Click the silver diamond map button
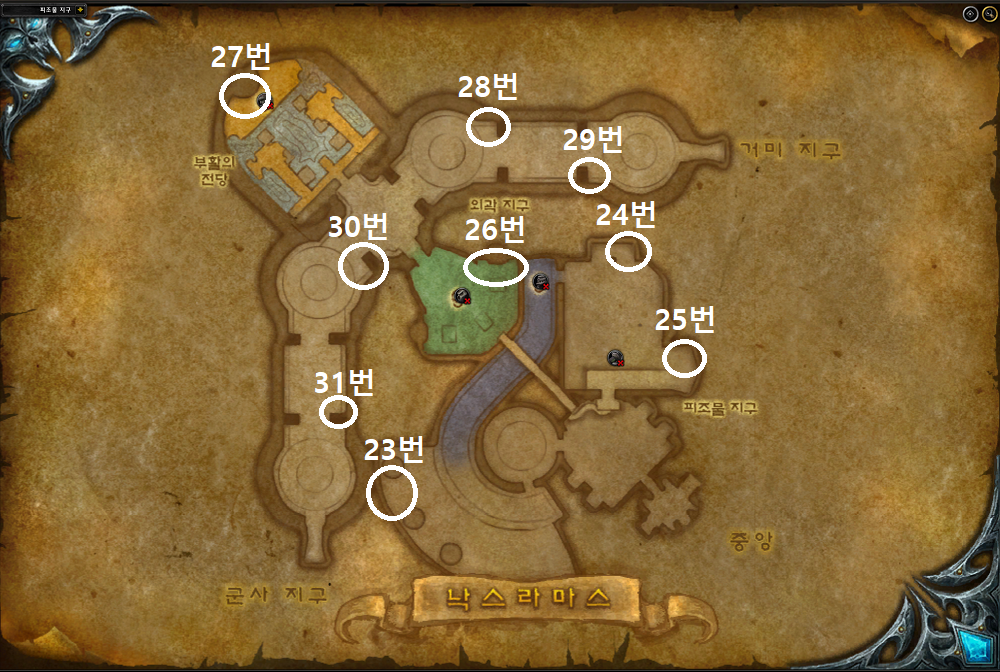 (x=969, y=14)
